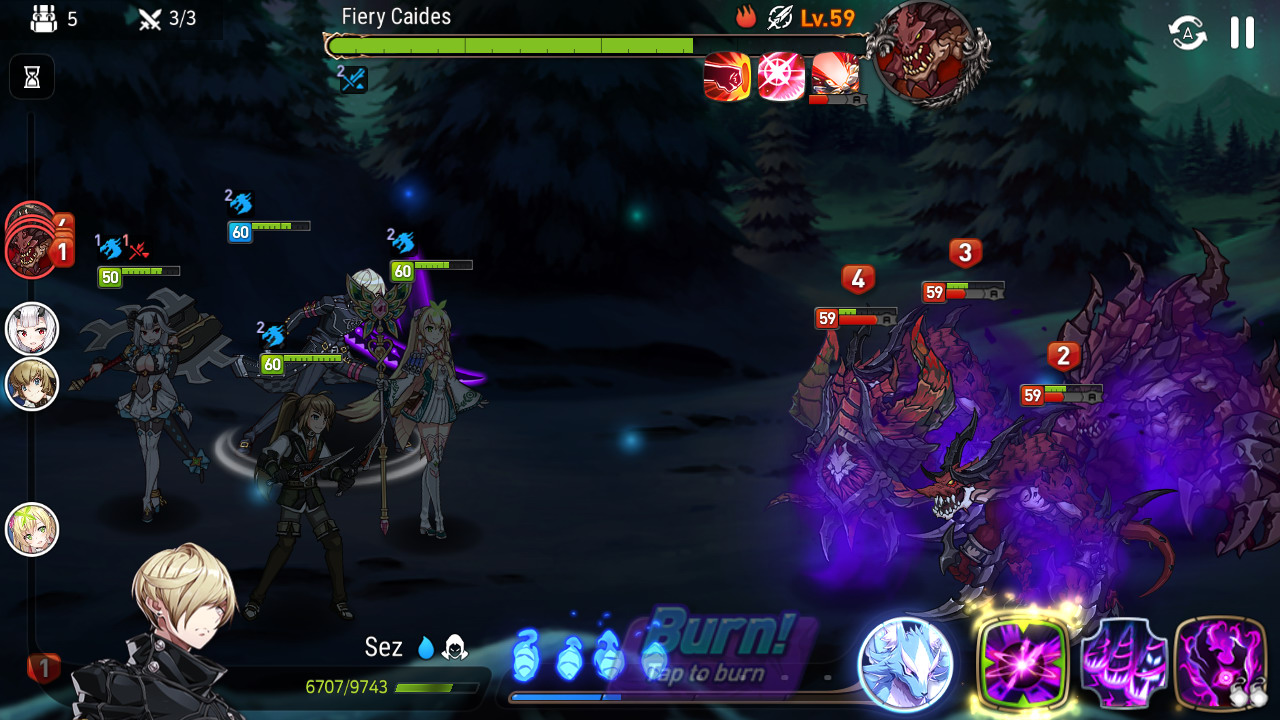The image size is (1280, 720).
Task: Target the enemy marked number 2
Action: click(1062, 356)
